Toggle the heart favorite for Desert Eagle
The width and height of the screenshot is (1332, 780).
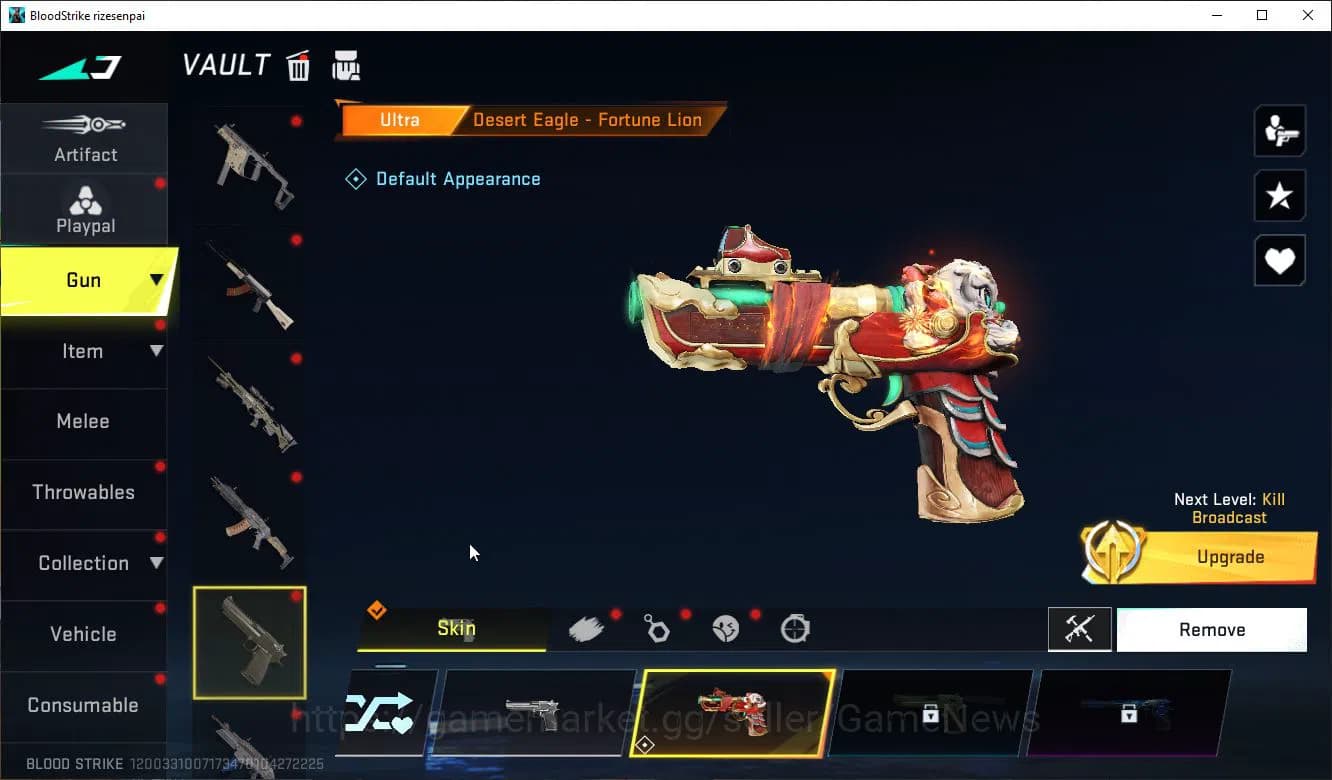[1280, 261]
